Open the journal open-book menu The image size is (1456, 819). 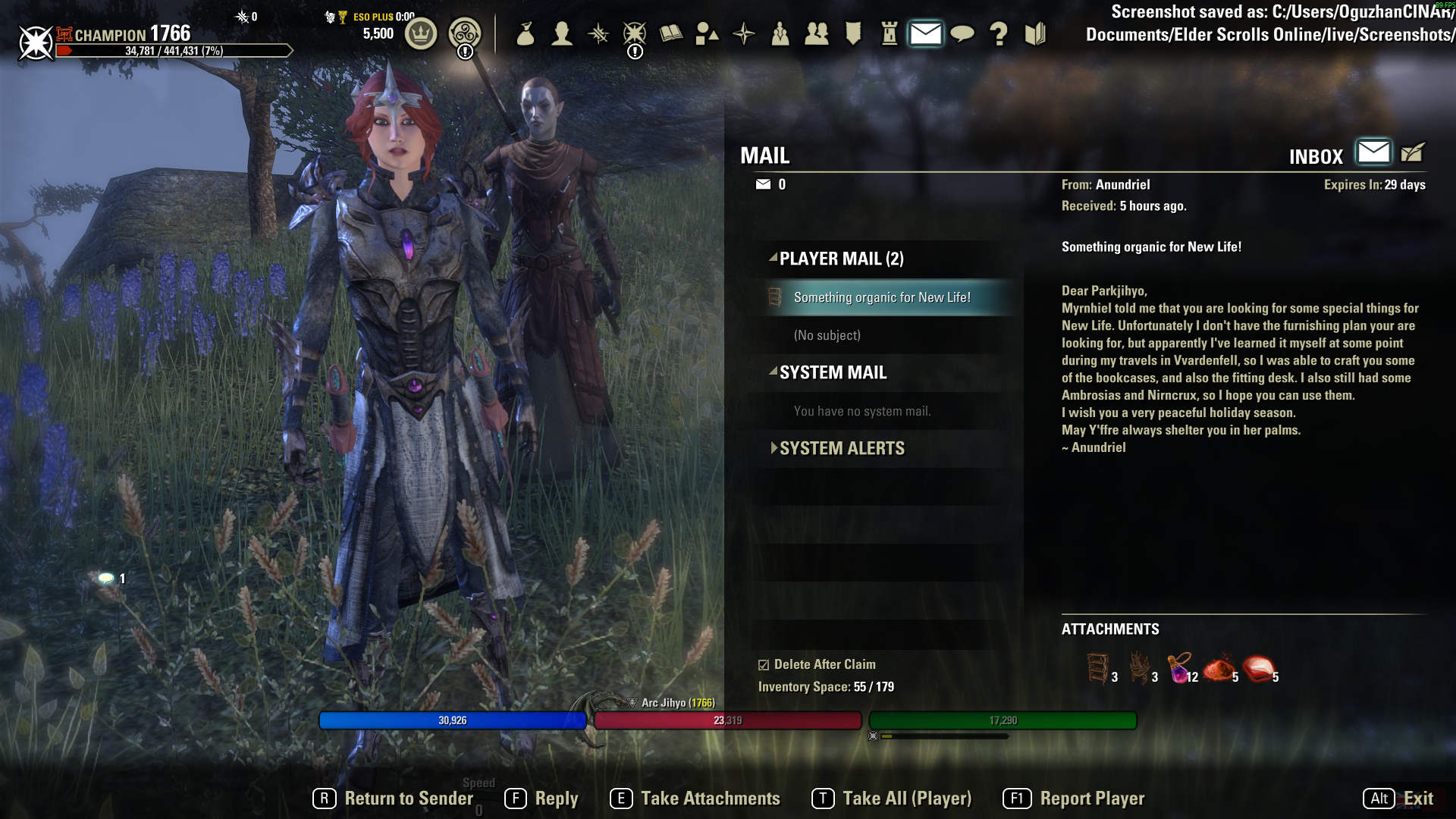tap(671, 34)
